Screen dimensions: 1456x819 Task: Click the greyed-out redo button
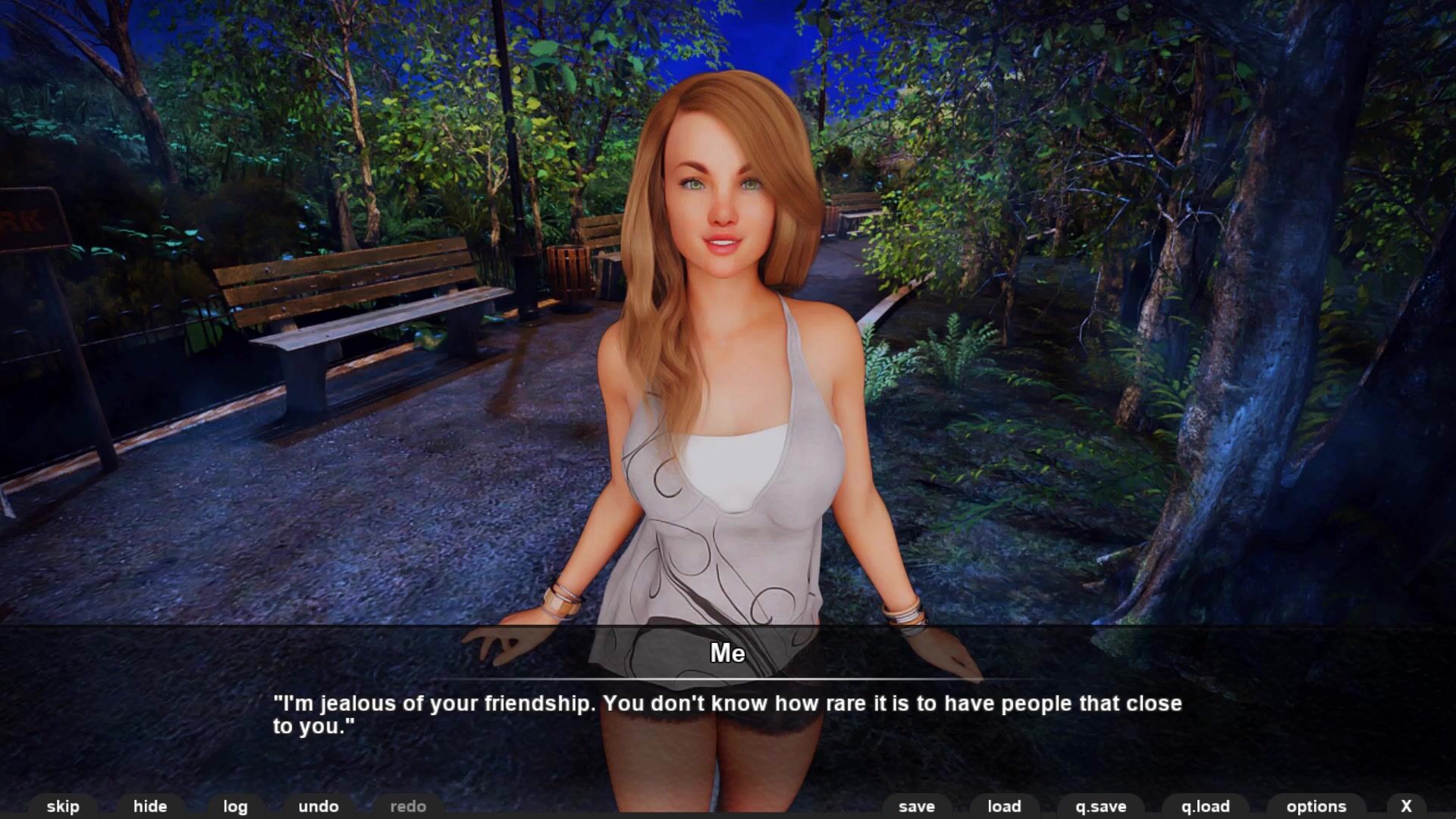pyautogui.click(x=408, y=806)
